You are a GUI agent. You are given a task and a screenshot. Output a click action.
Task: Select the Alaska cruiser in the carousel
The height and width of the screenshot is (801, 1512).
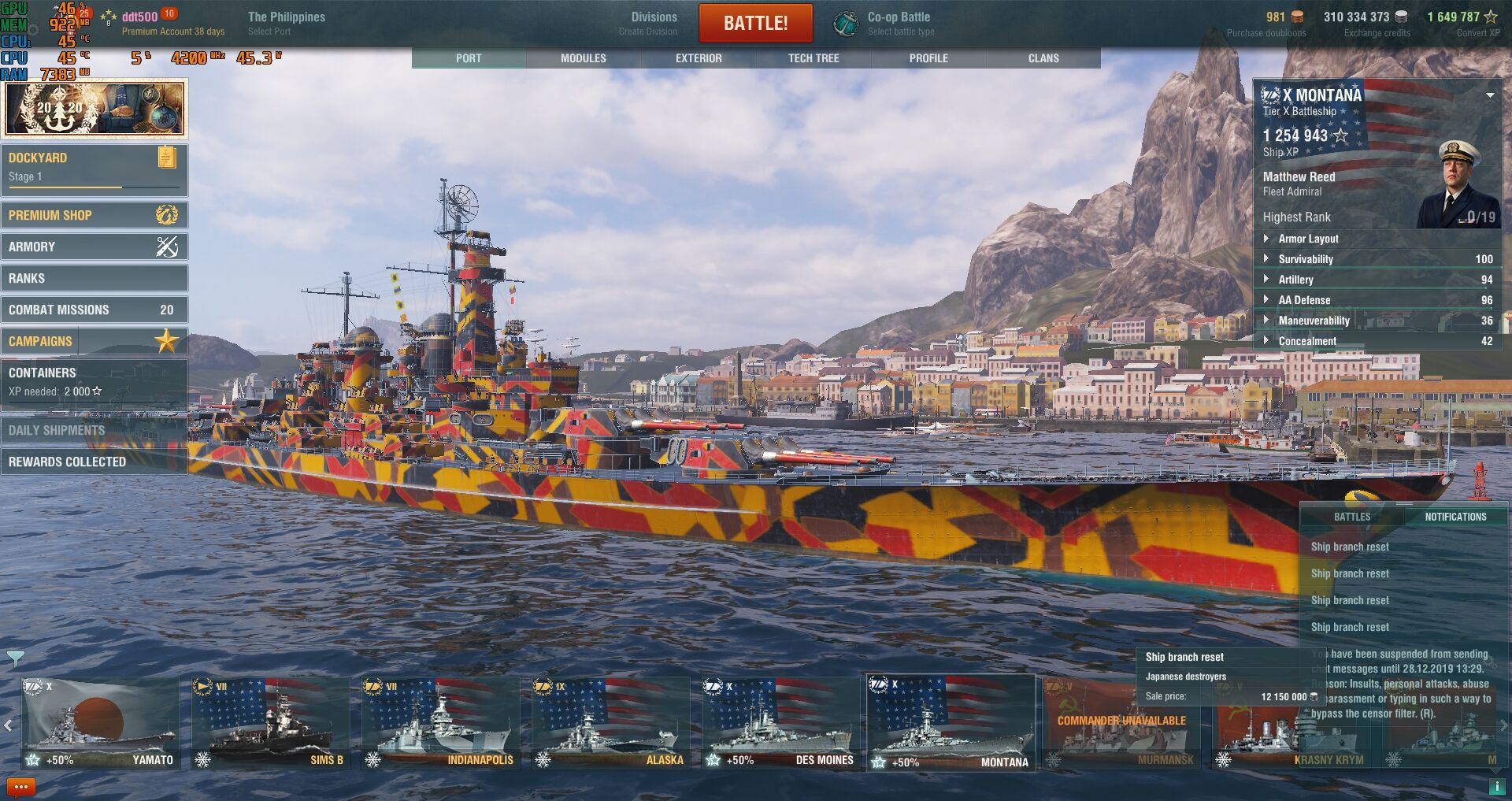(x=610, y=723)
